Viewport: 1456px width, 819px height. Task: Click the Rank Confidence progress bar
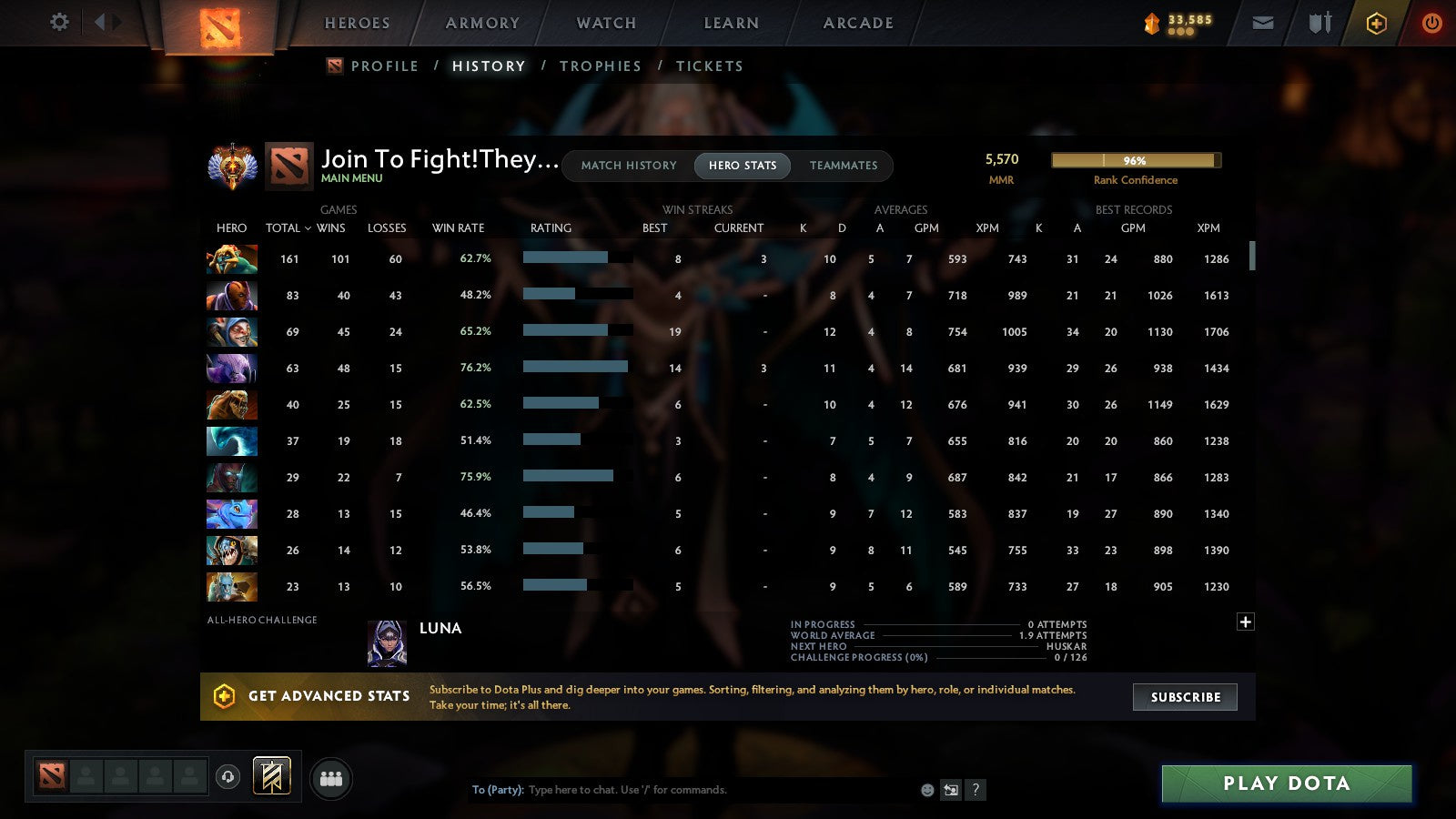1136,160
